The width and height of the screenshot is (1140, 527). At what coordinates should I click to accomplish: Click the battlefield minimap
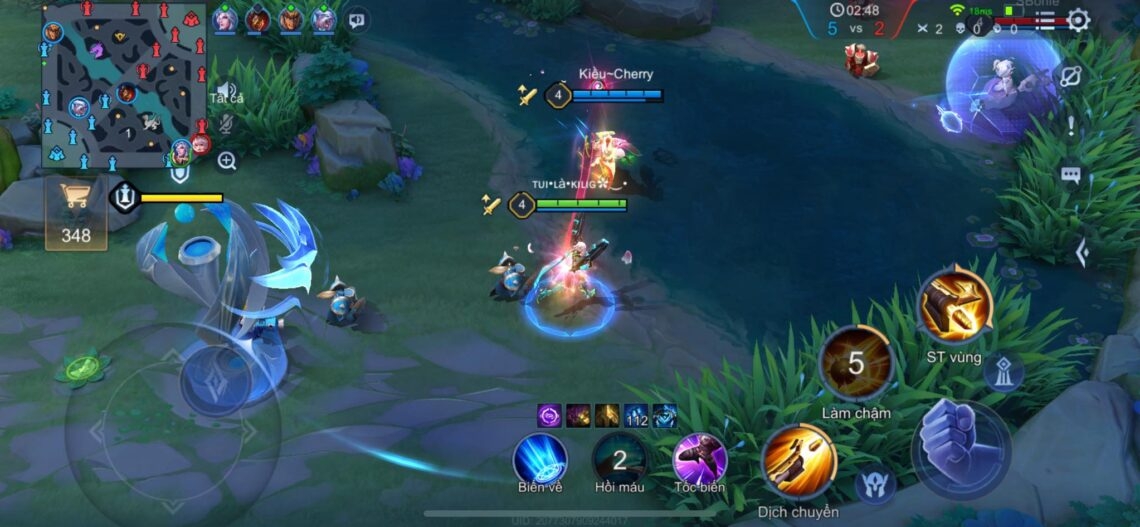(x=121, y=85)
